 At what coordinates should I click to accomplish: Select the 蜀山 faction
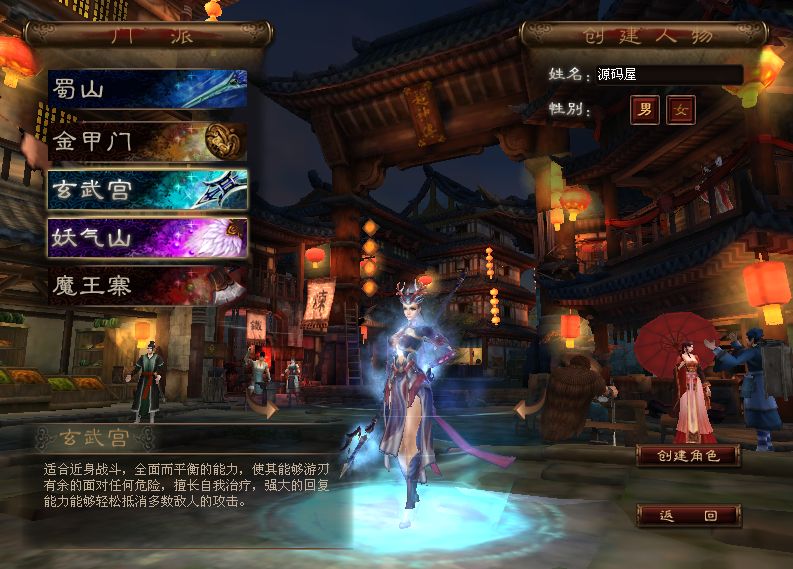pyautogui.click(x=147, y=90)
